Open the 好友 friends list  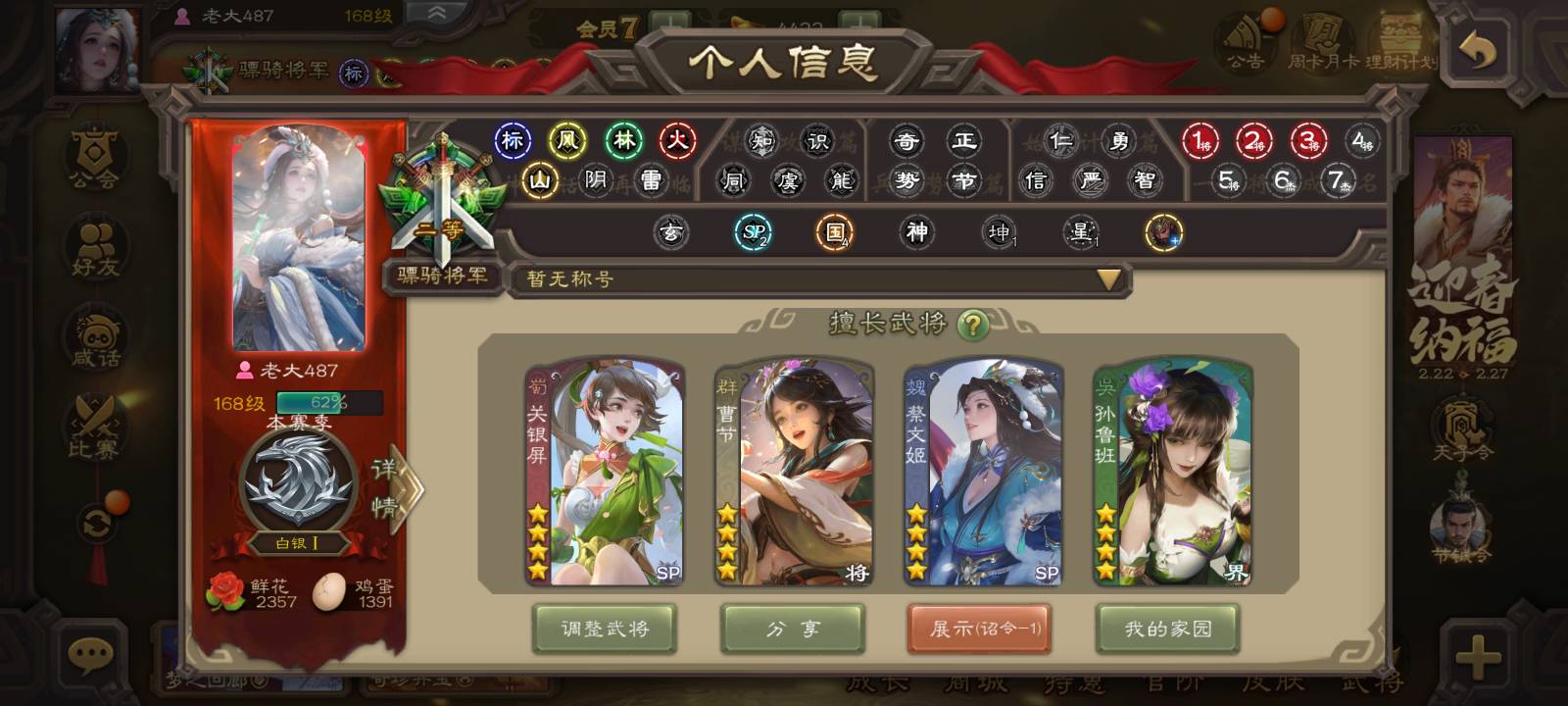click(x=94, y=250)
